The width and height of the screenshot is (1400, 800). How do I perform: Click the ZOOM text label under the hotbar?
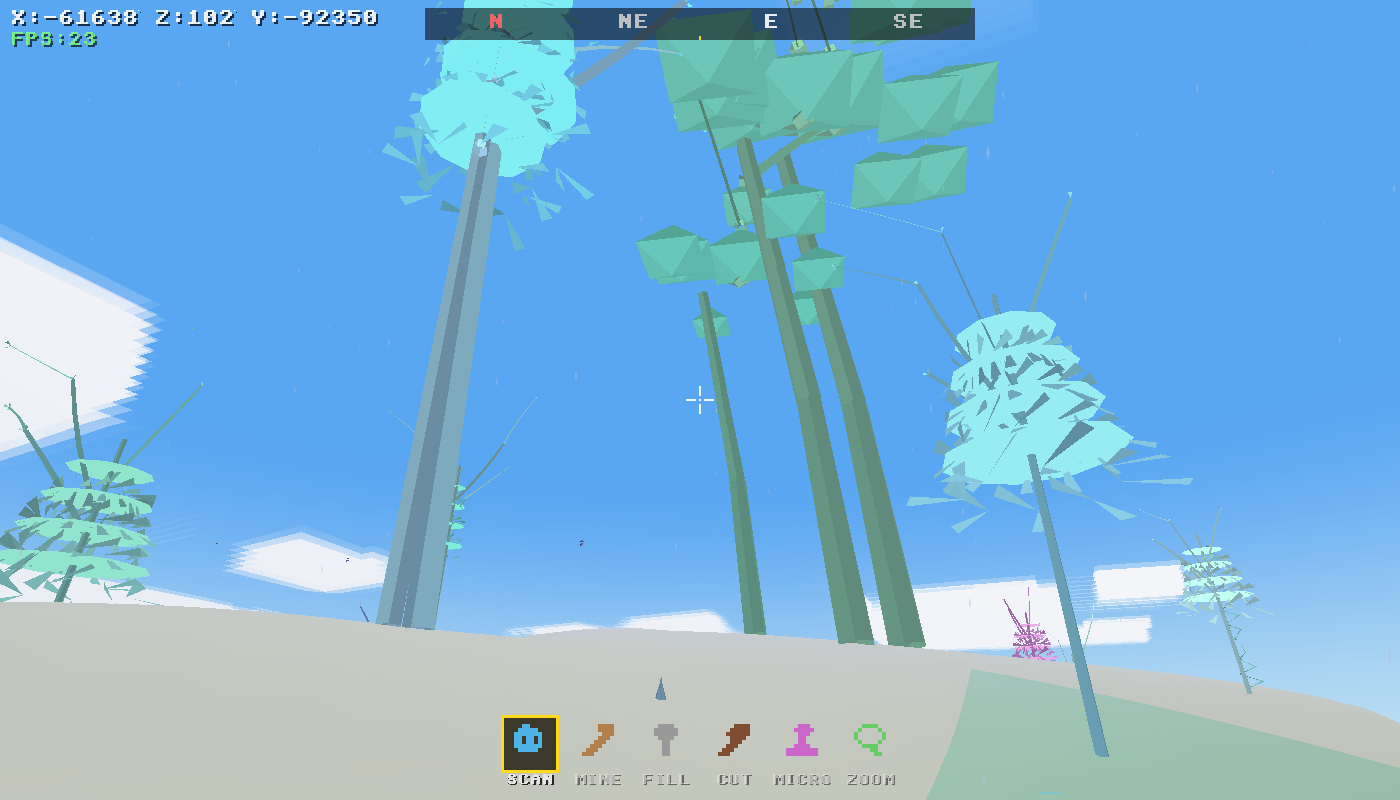click(x=869, y=780)
